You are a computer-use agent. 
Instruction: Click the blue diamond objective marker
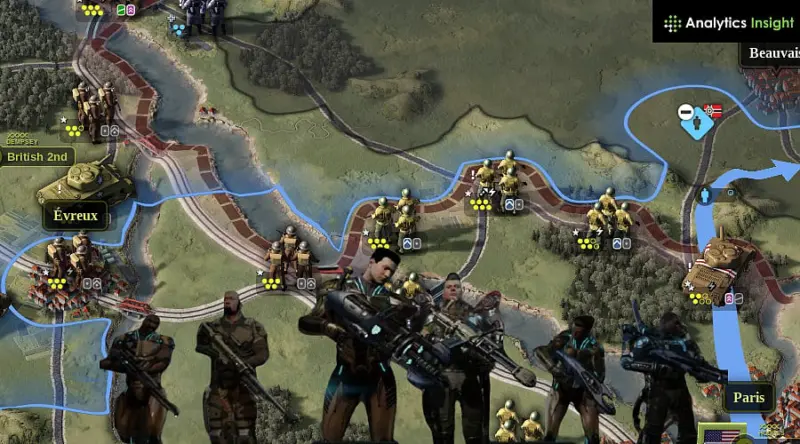pos(695,120)
